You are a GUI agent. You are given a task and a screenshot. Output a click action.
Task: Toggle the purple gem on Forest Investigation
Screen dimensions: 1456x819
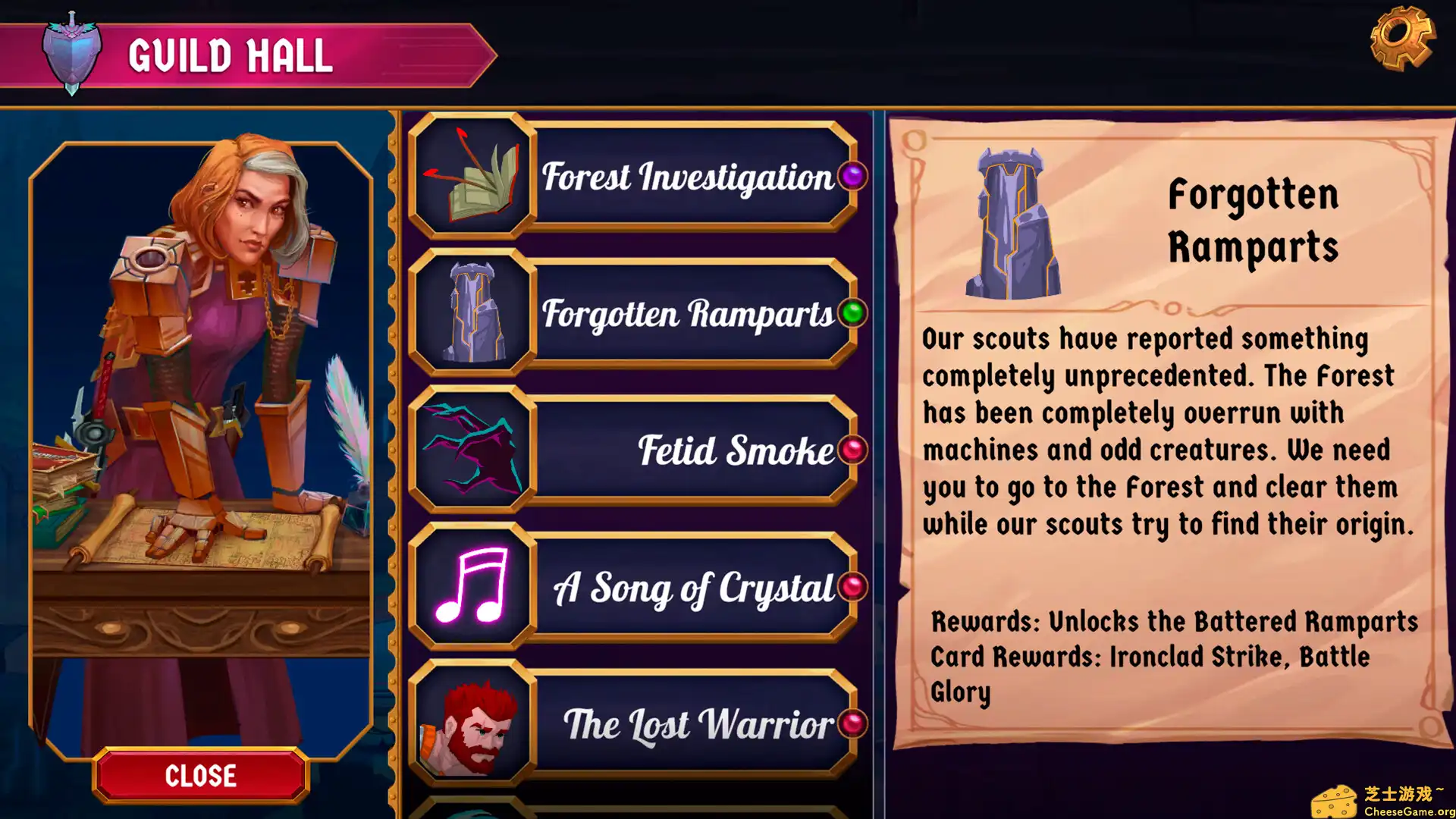click(852, 177)
